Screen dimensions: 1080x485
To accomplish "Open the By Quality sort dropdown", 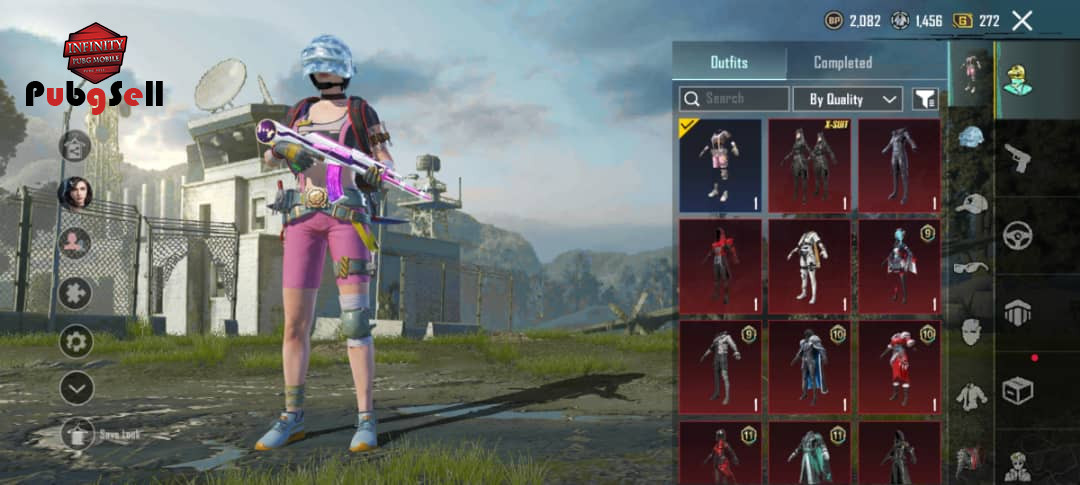I will pyautogui.click(x=848, y=99).
